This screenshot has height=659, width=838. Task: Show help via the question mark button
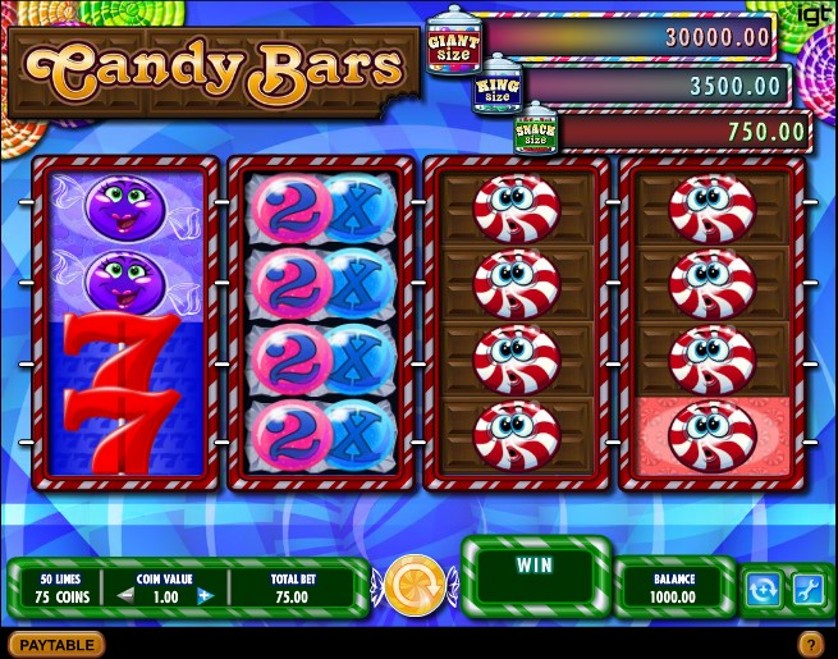(810, 645)
